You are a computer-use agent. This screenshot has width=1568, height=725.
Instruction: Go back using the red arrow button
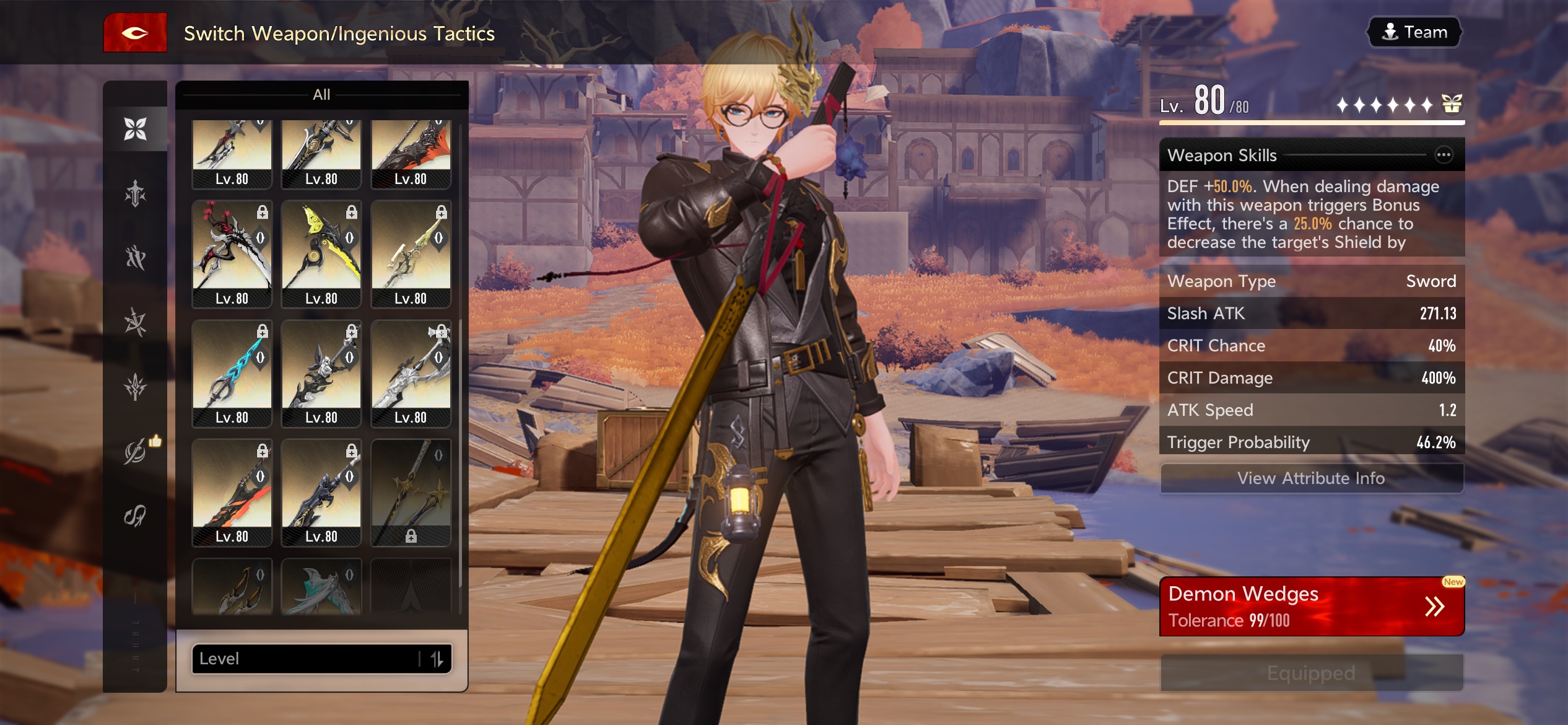pyautogui.click(x=135, y=33)
